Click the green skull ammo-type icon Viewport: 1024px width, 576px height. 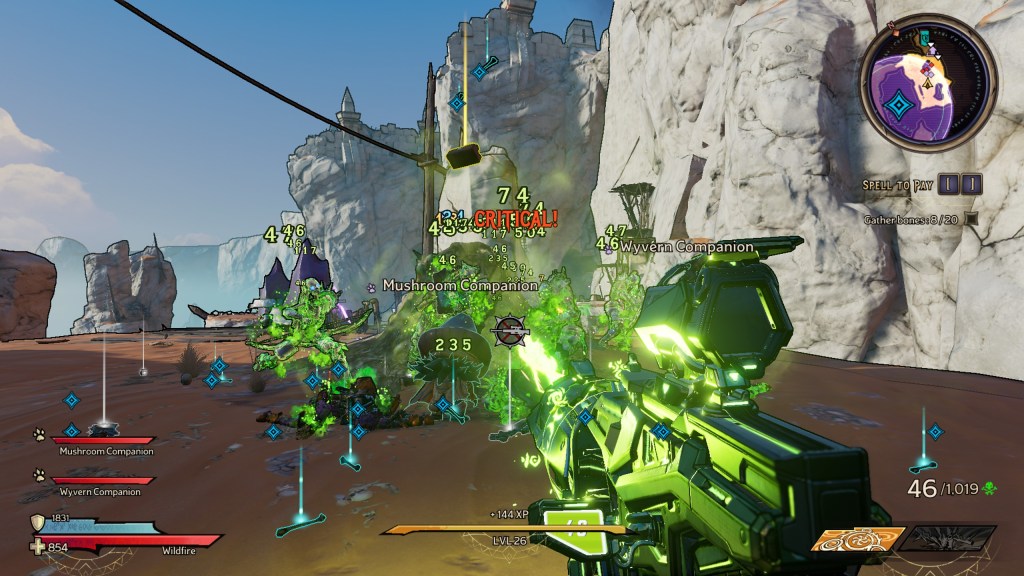pos(989,488)
